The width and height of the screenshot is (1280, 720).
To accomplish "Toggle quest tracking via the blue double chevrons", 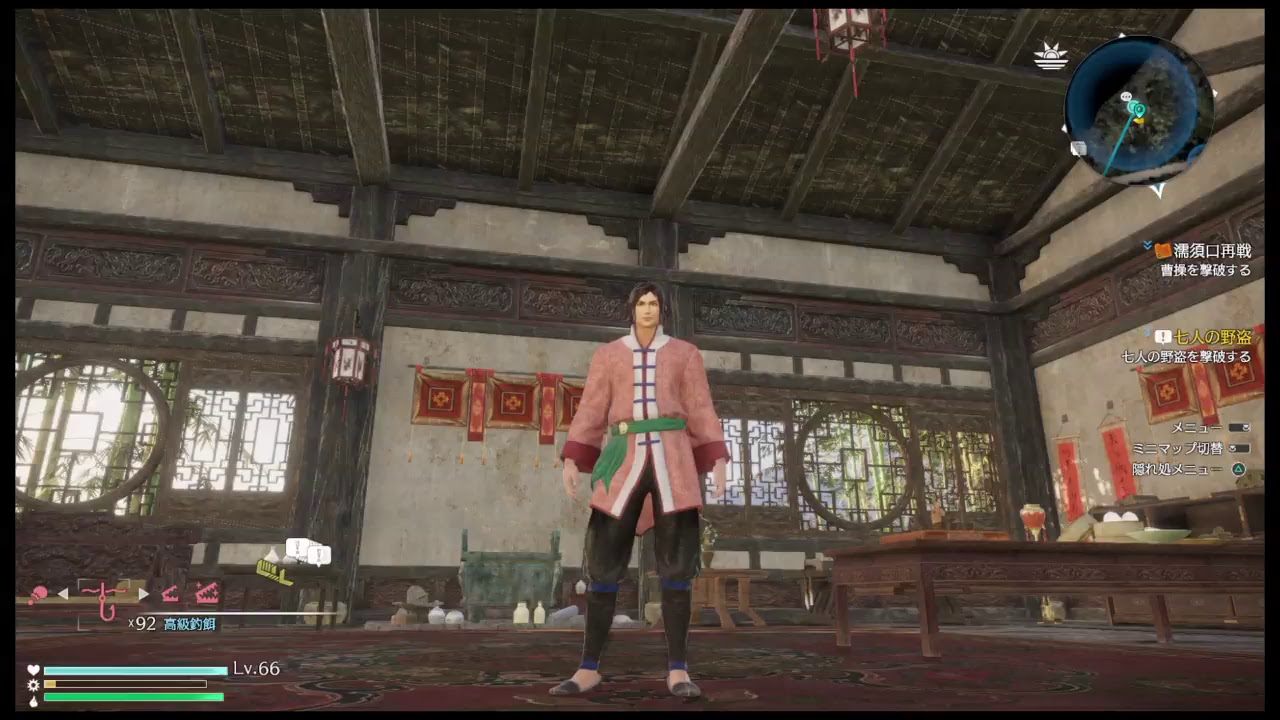I will tap(1146, 246).
